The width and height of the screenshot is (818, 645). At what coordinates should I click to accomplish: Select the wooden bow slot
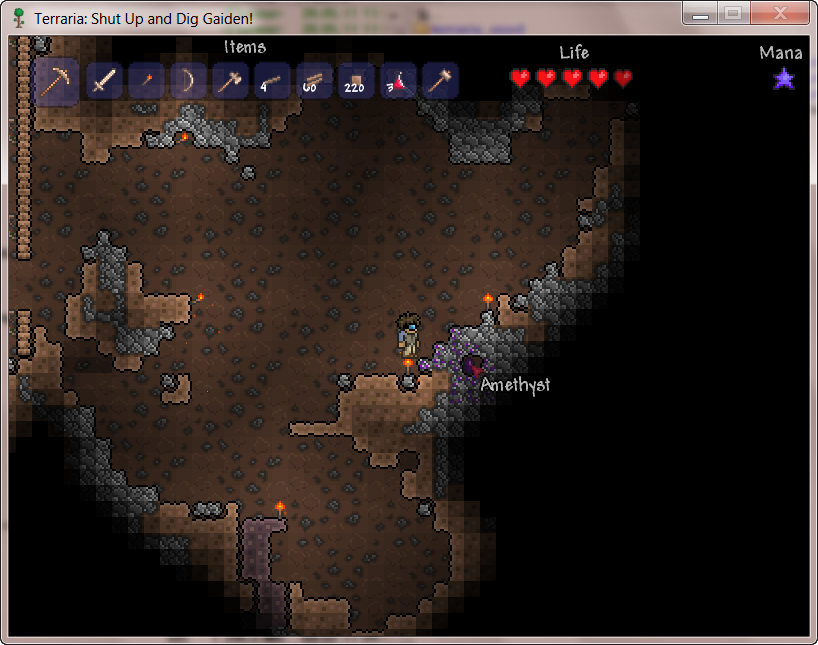188,81
